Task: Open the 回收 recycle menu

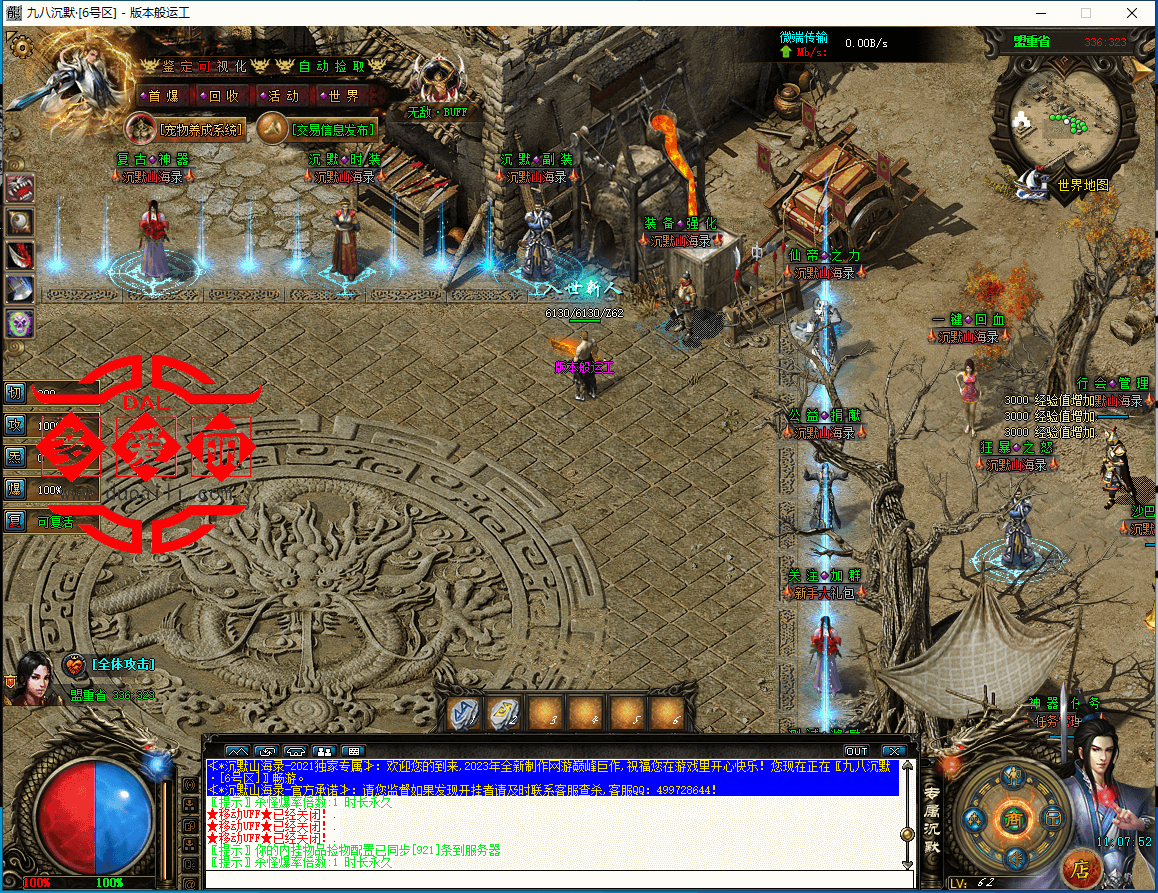Action: click(223, 96)
